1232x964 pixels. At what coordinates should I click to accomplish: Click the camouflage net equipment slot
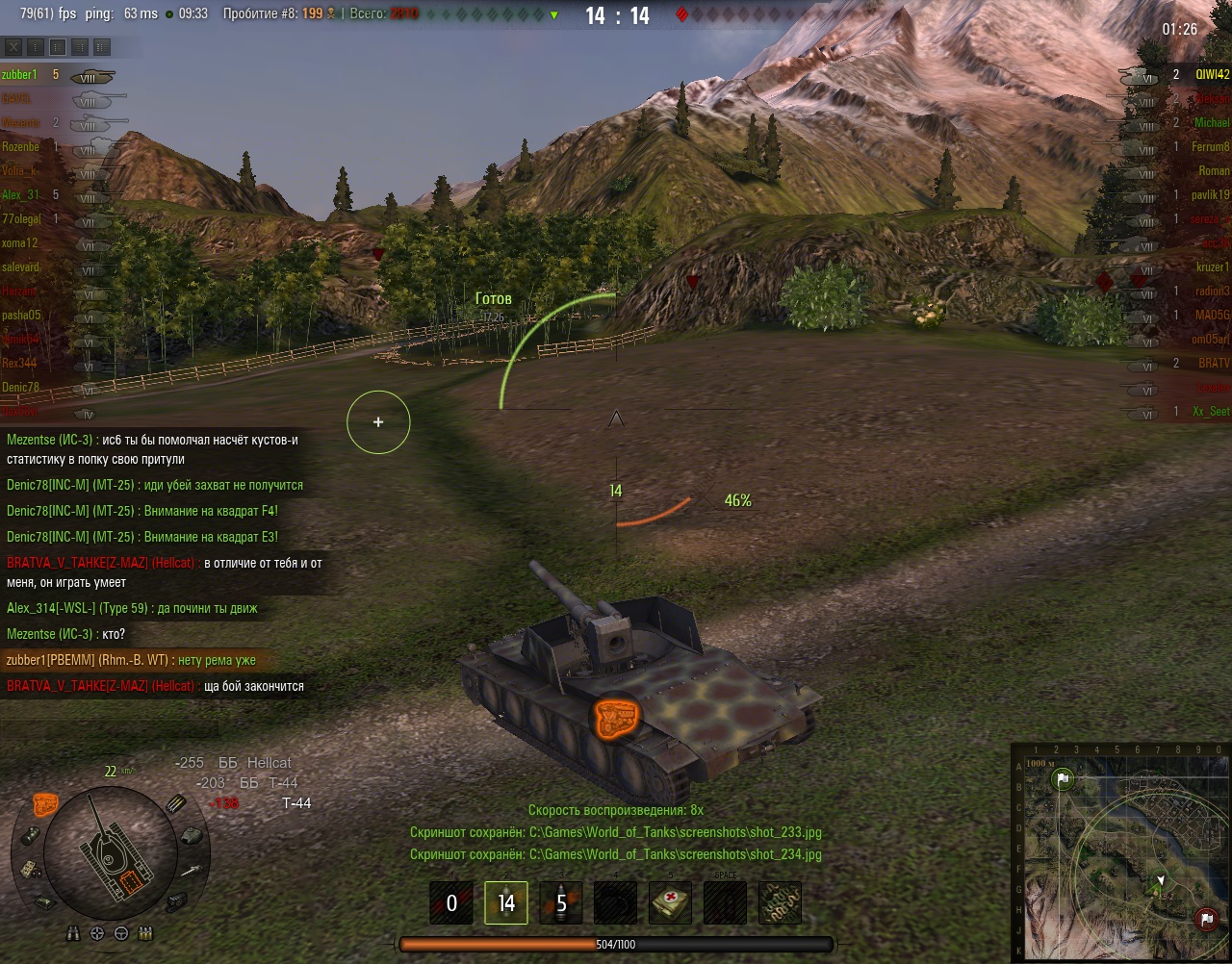click(780, 903)
